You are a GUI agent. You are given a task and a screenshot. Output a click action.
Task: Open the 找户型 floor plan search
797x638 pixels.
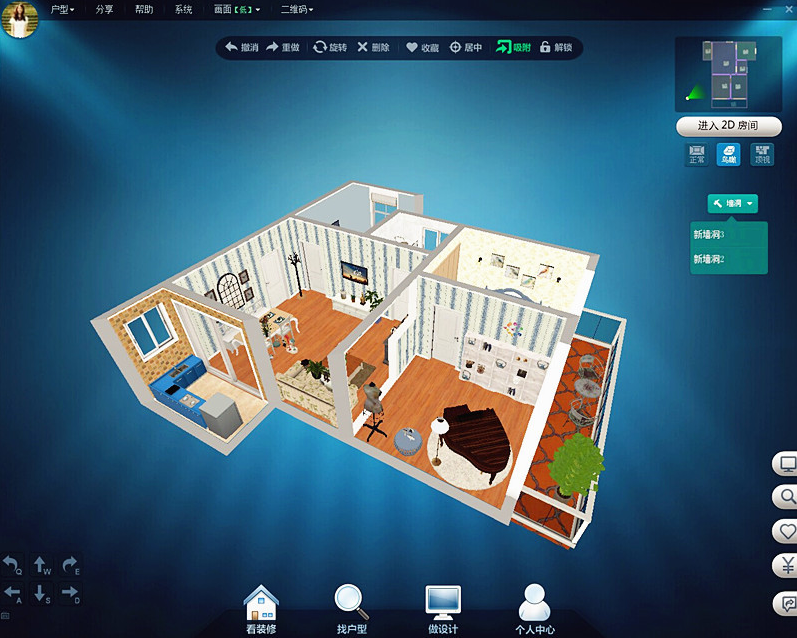[x=352, y=608]
